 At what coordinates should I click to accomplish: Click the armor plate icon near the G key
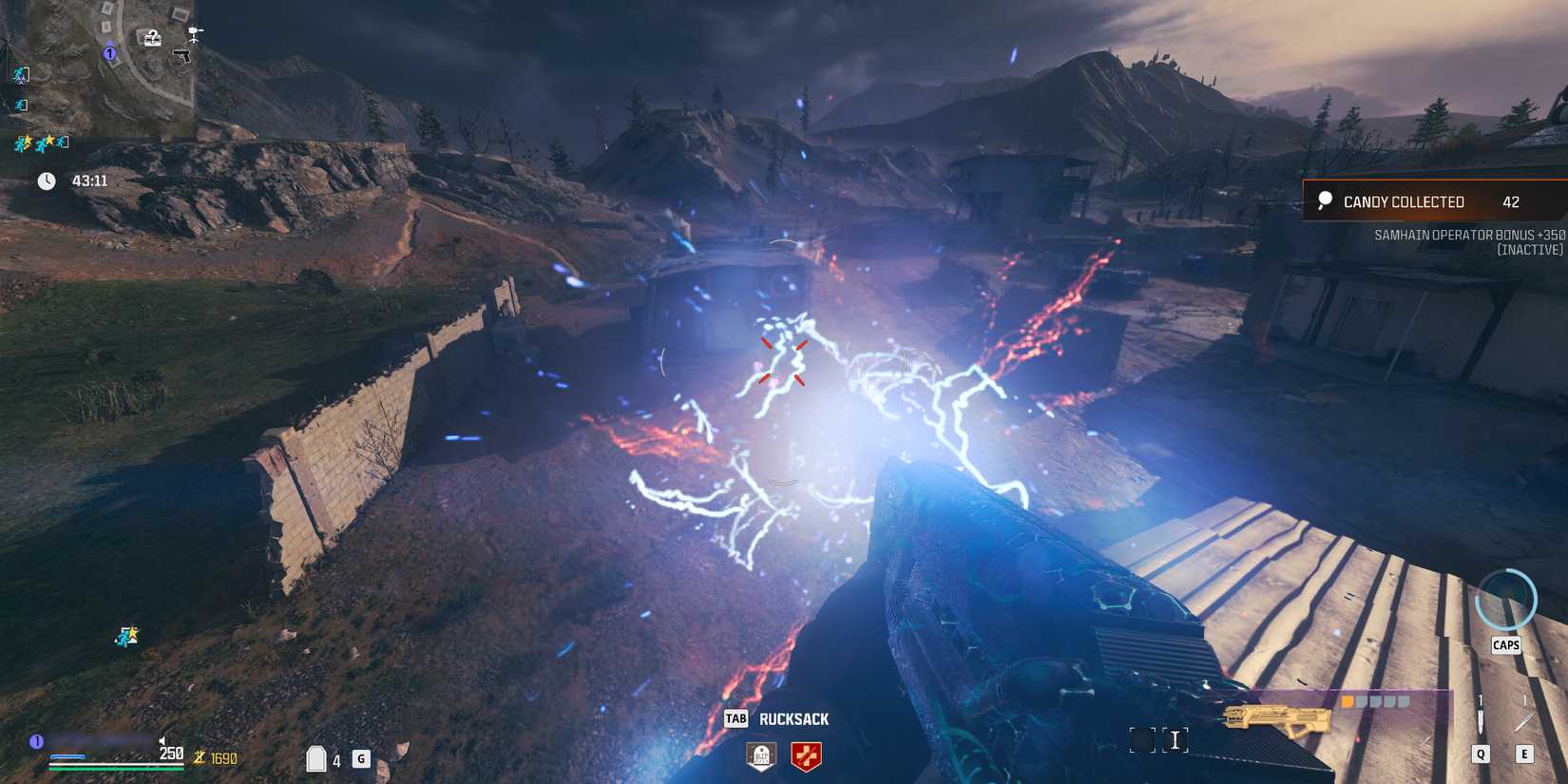click(x=317, y=758)
